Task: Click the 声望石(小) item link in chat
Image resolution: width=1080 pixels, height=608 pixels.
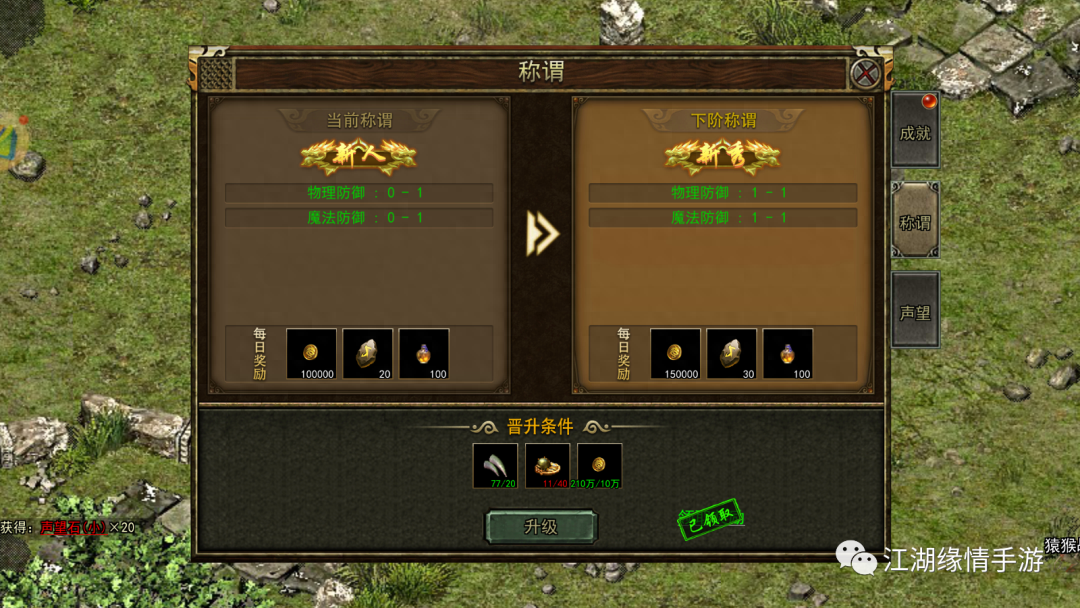Action: (73, 527)
